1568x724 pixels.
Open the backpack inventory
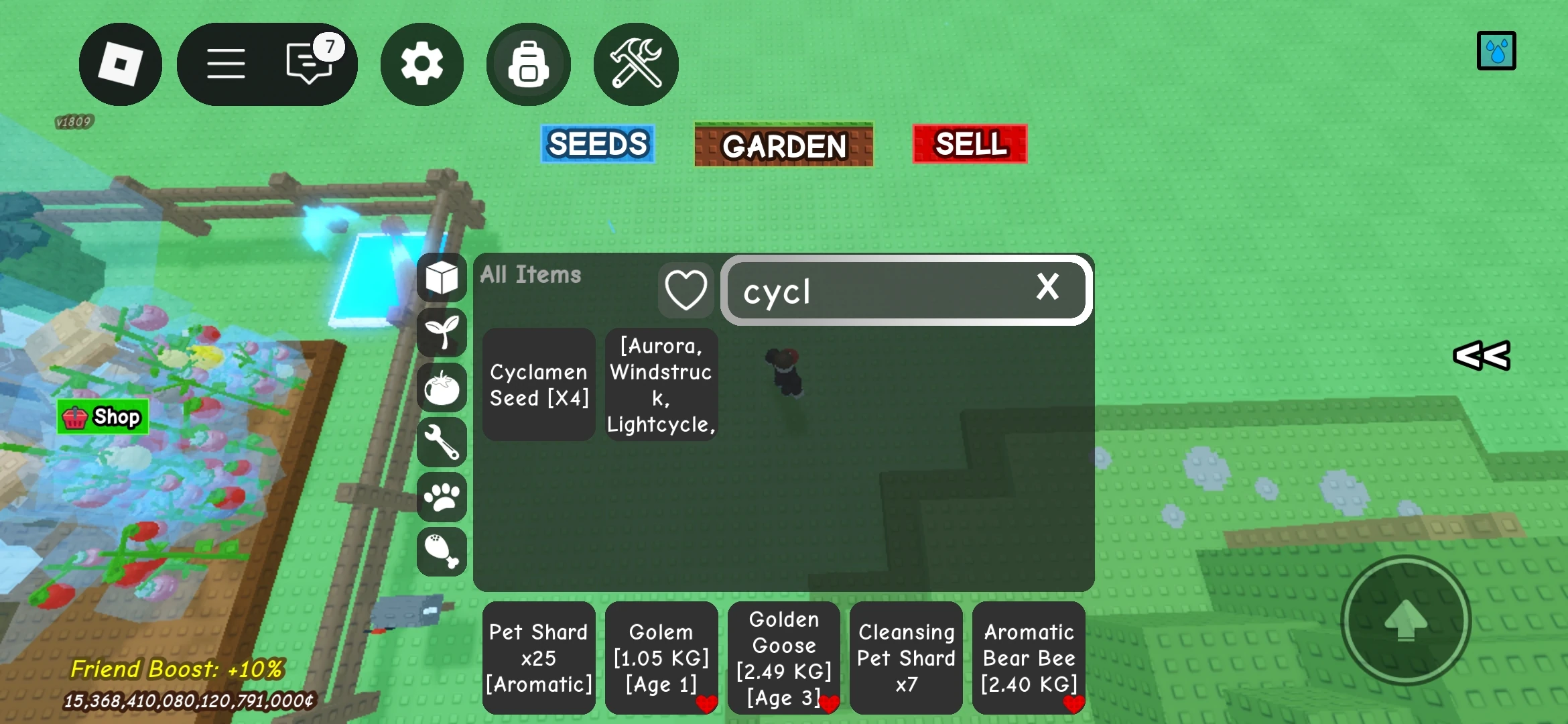click(529, 63)
